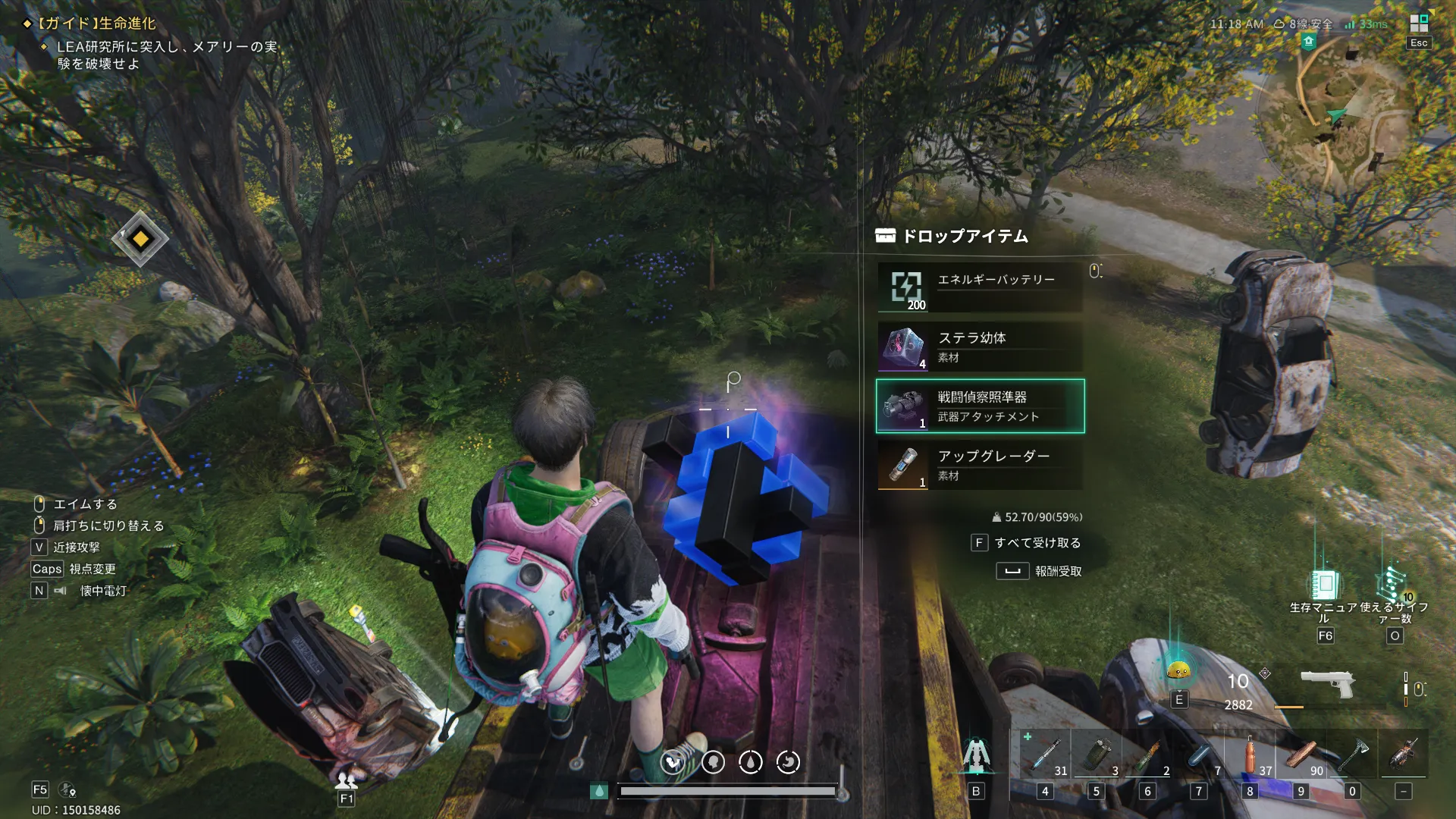This screenshot has width=1456, height=819.
Task: Open the 使えるサイファー数 cypher icon
Action: point(1394,585)
